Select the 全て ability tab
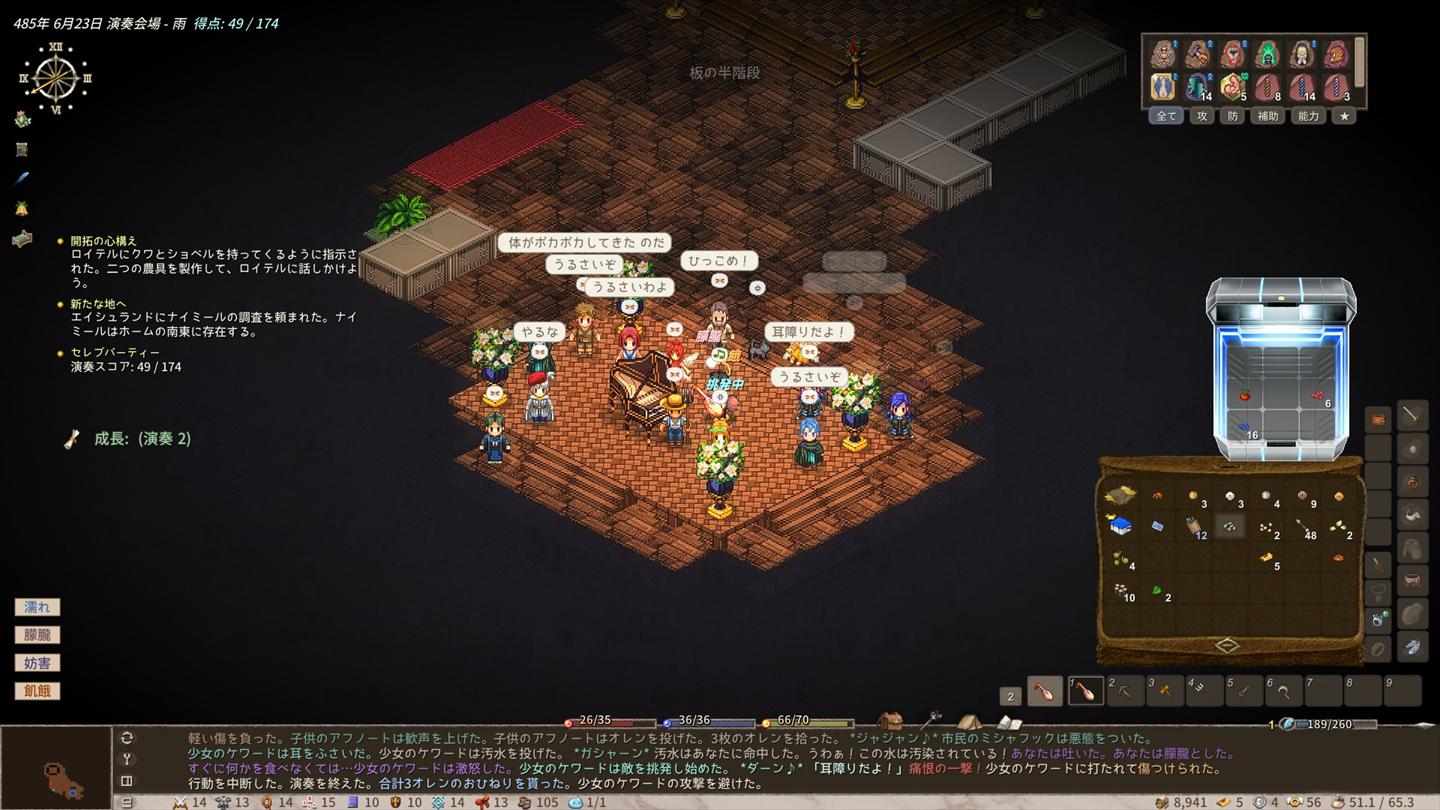The image size is (1440, 810). (1166, 116)
